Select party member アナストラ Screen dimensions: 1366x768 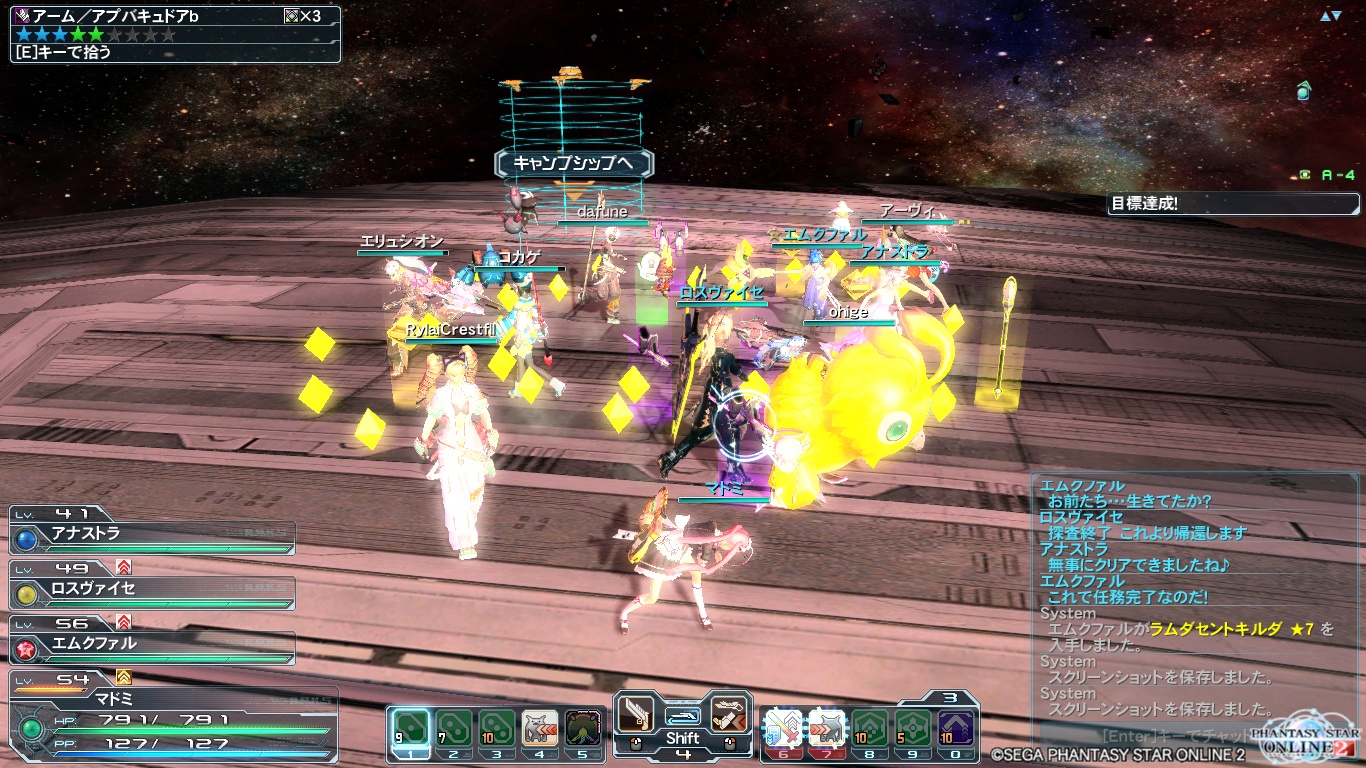152,536
